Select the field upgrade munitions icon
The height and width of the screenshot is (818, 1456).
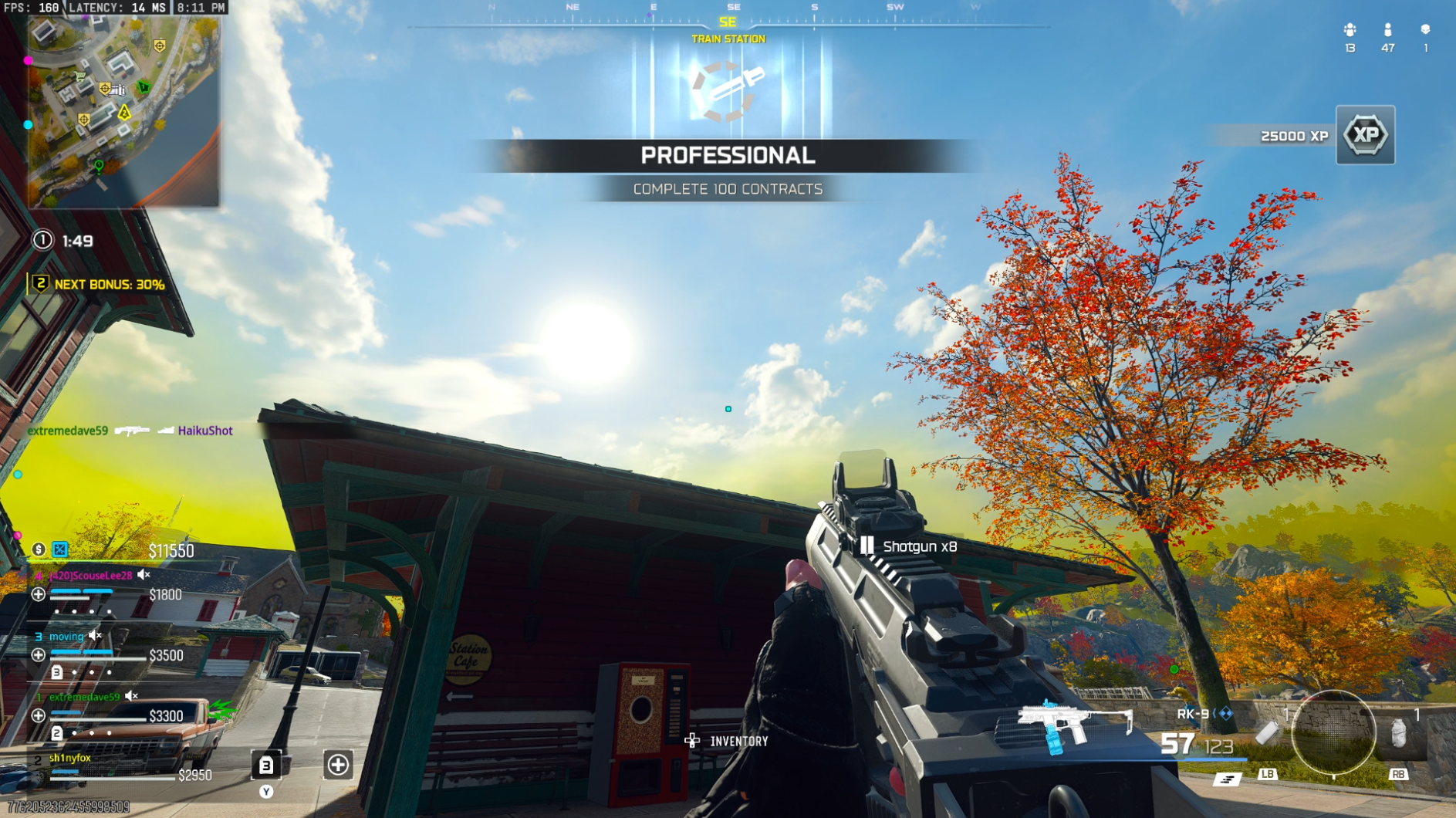point(1227,781)
